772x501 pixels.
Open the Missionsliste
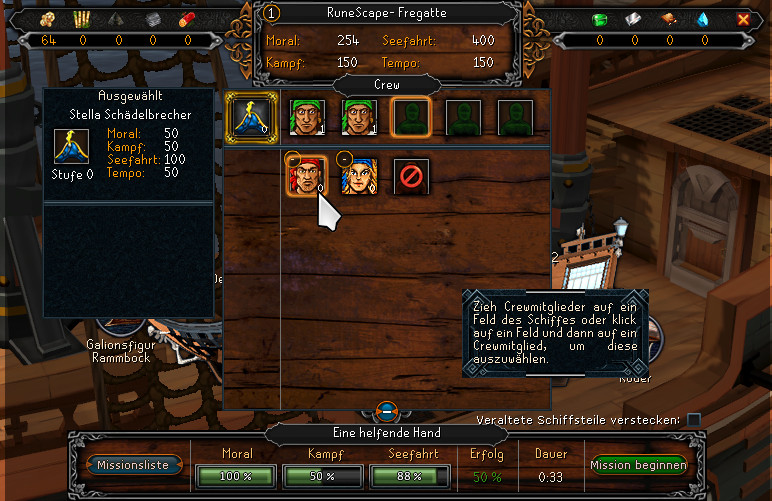(x=134, y=465)
